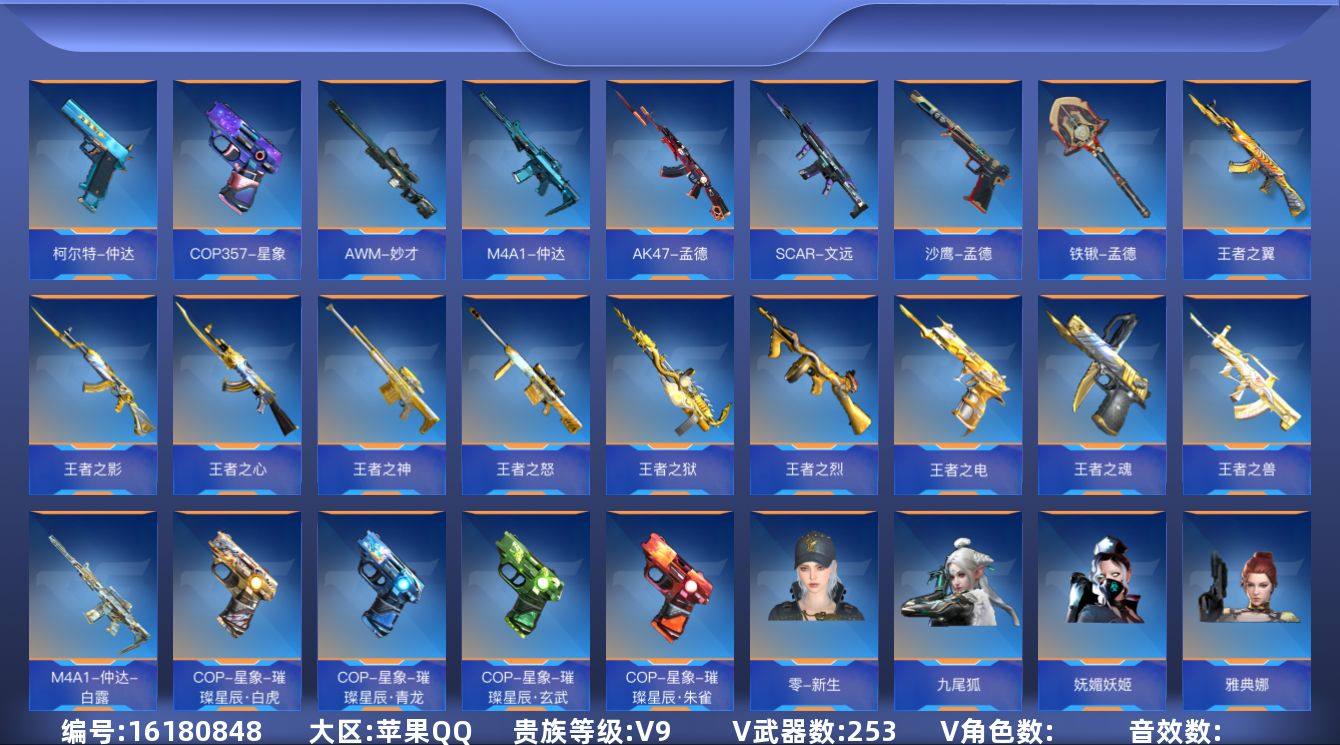View the 王者之狱 dragon weapon
The image size is (1340, 745).
point(667,385)
